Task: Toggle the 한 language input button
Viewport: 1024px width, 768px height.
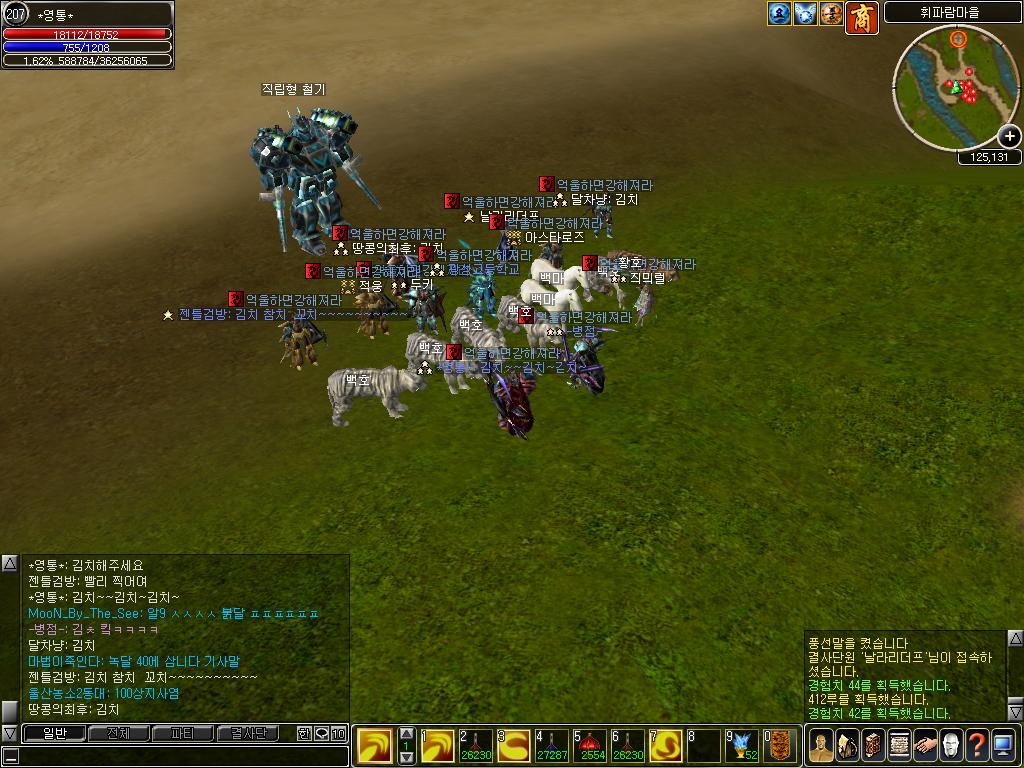Action: click(x=304, y=733)
